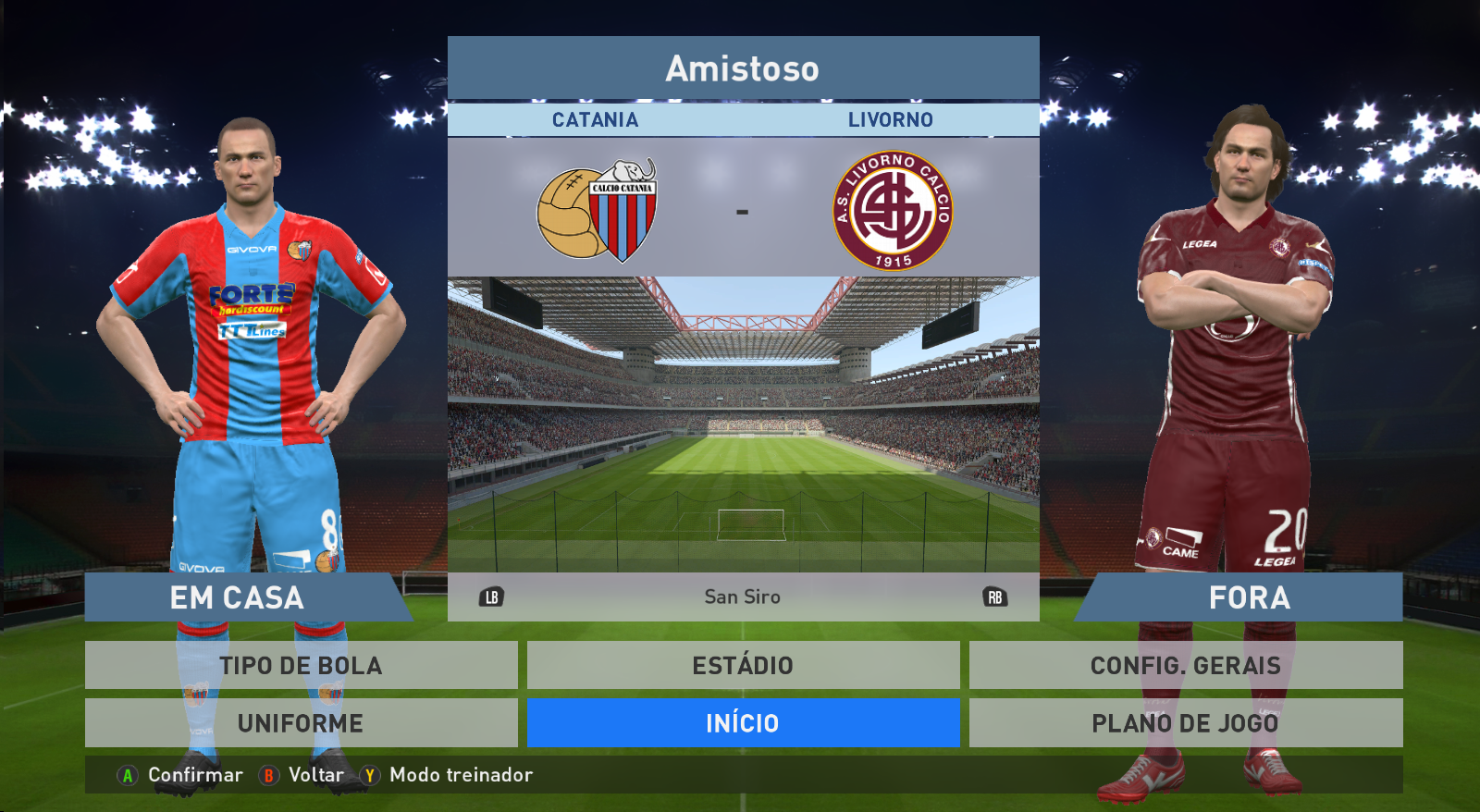Screen dimensions: 1480x812
Task: Click the San Siro stadium preview image
Action: pos(743,424)
